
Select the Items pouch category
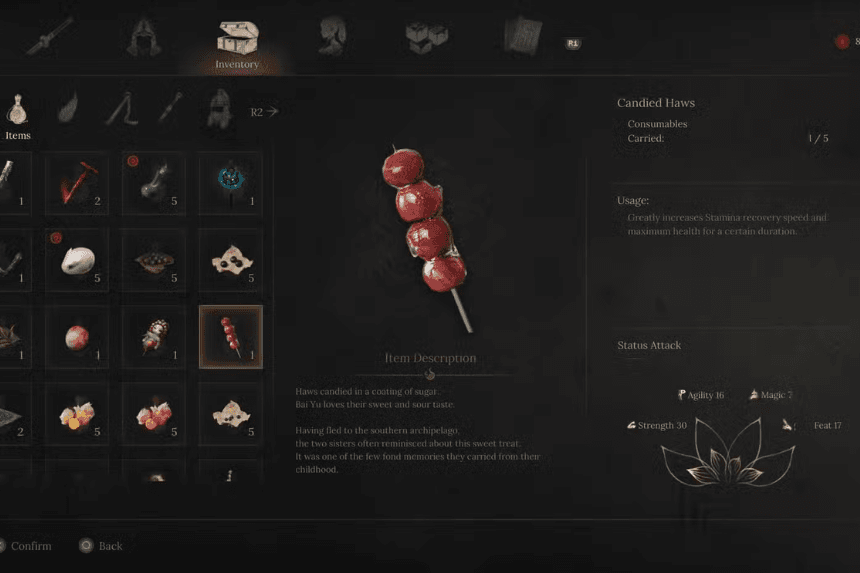18,109
